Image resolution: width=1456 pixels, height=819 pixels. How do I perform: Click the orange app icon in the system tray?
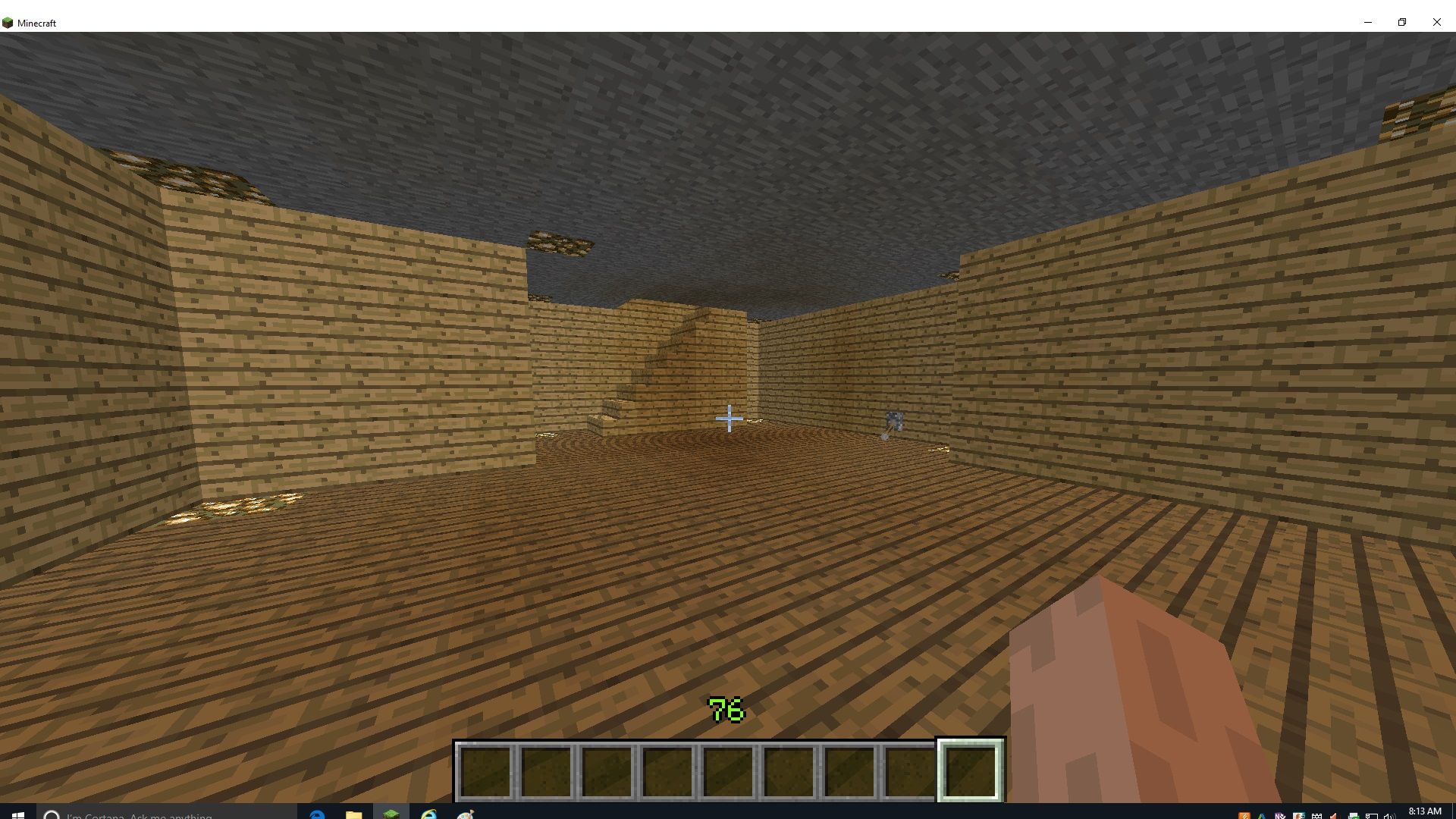point(1244,814)
